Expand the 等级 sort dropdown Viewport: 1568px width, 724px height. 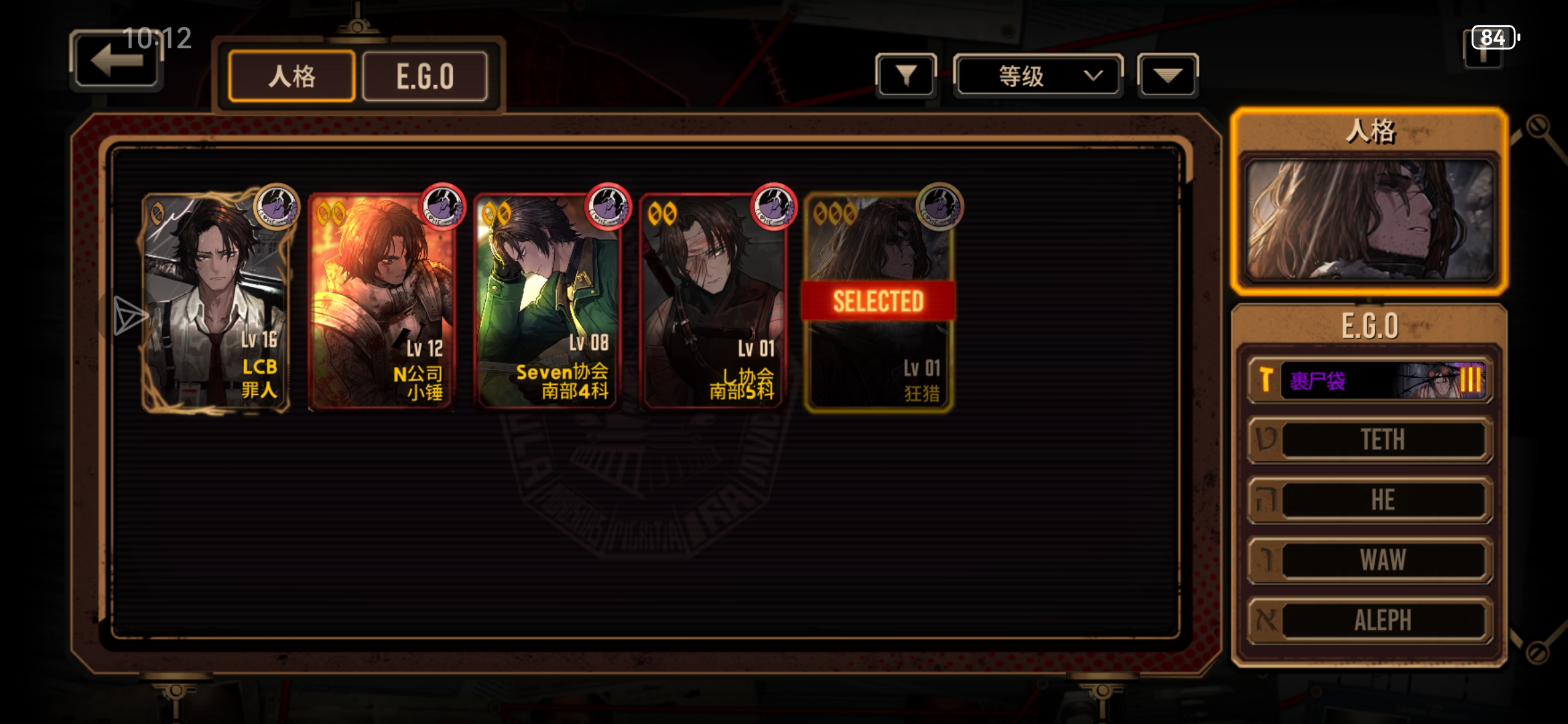point(1037,76)
